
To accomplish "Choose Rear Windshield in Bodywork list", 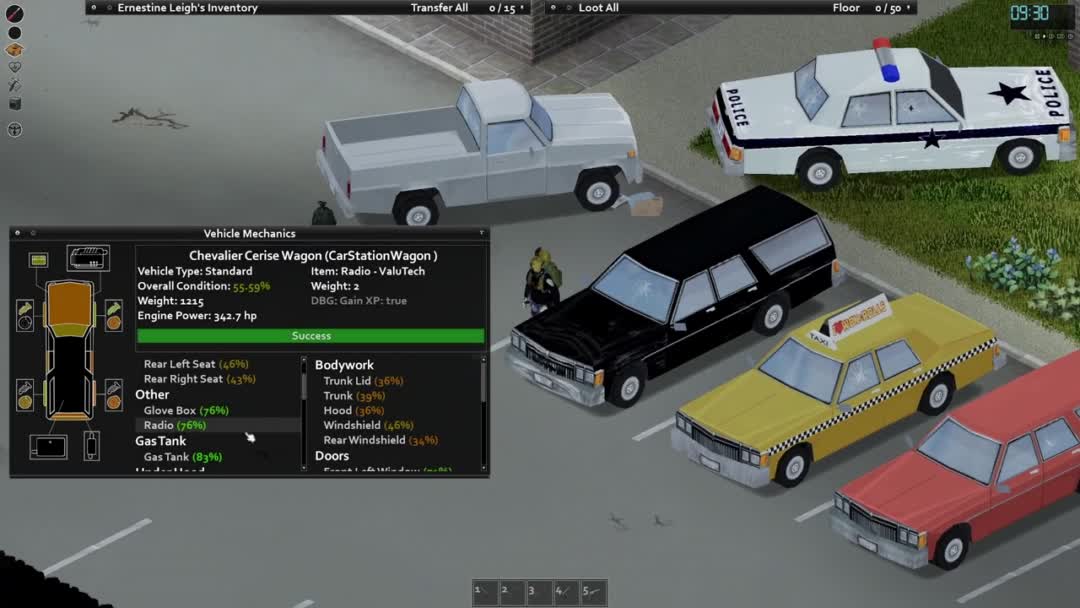I will (x=380, y=440).
